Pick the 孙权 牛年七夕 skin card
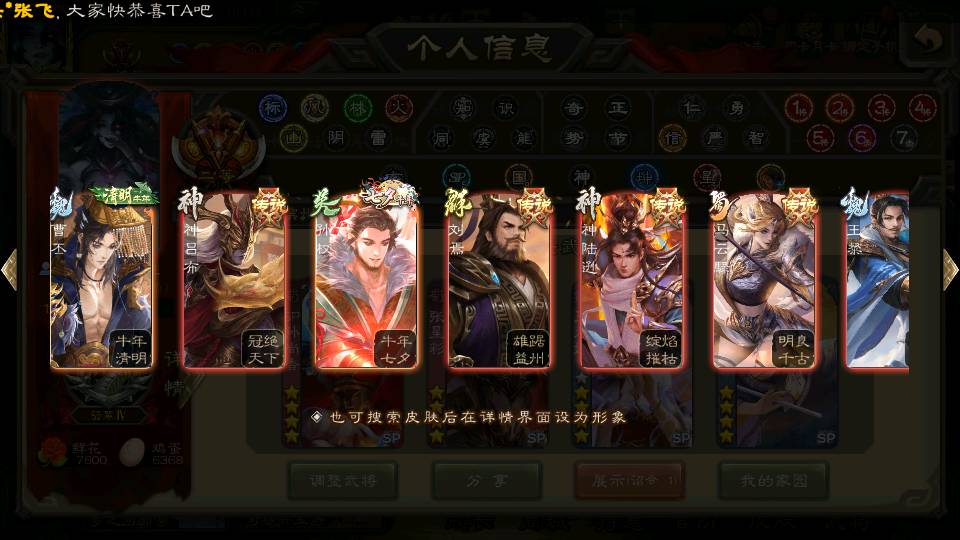 366,278
